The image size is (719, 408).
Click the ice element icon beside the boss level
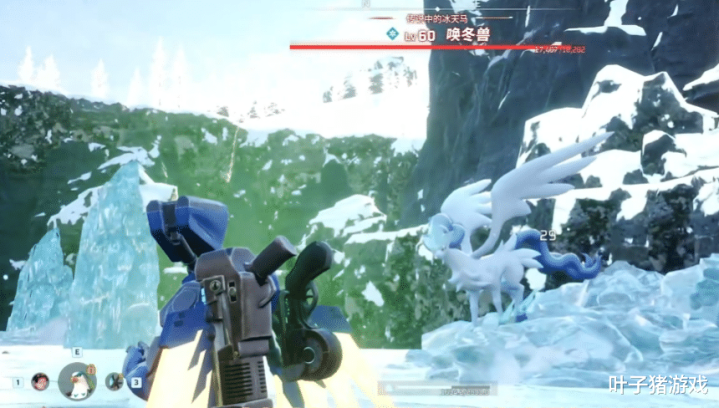point(393,35)
